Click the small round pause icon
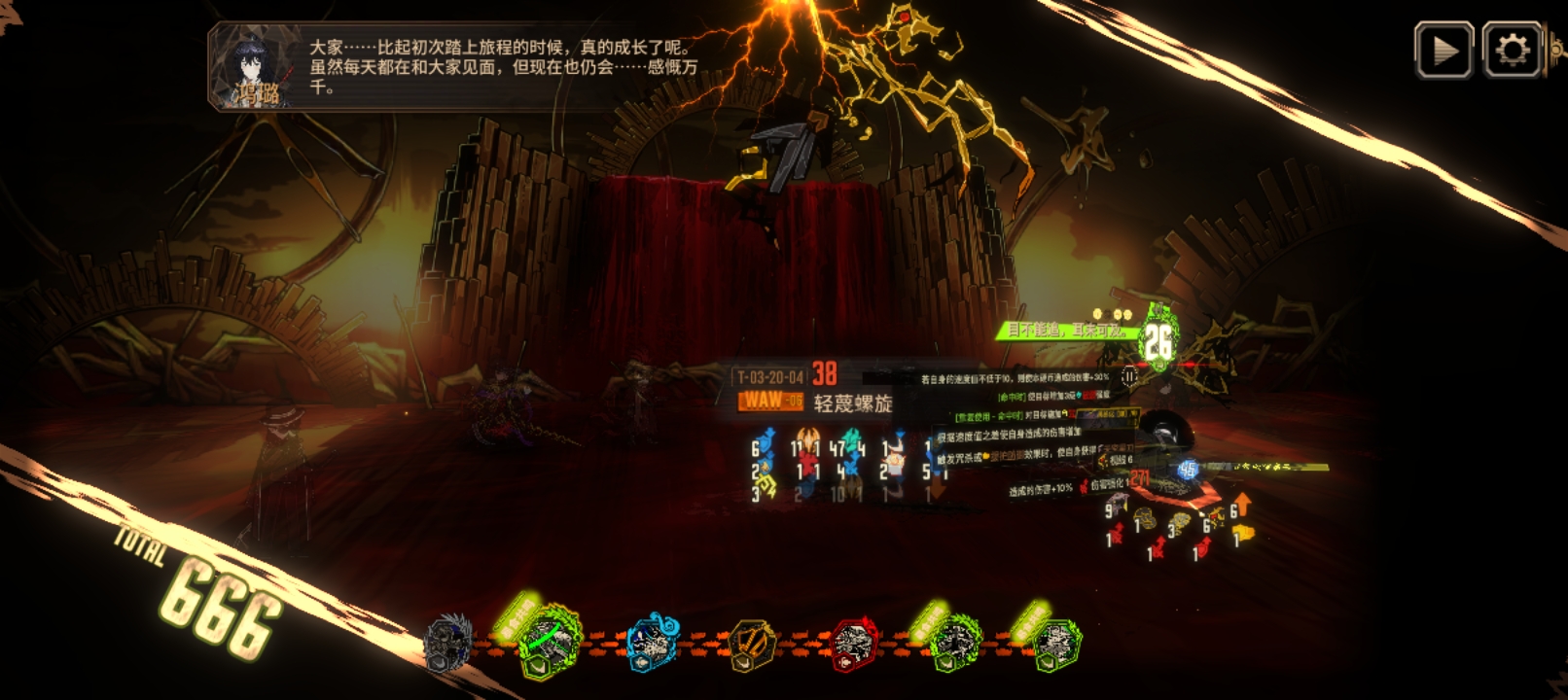Screen dimensions: 1568x700 click(x=1129, y=375)
